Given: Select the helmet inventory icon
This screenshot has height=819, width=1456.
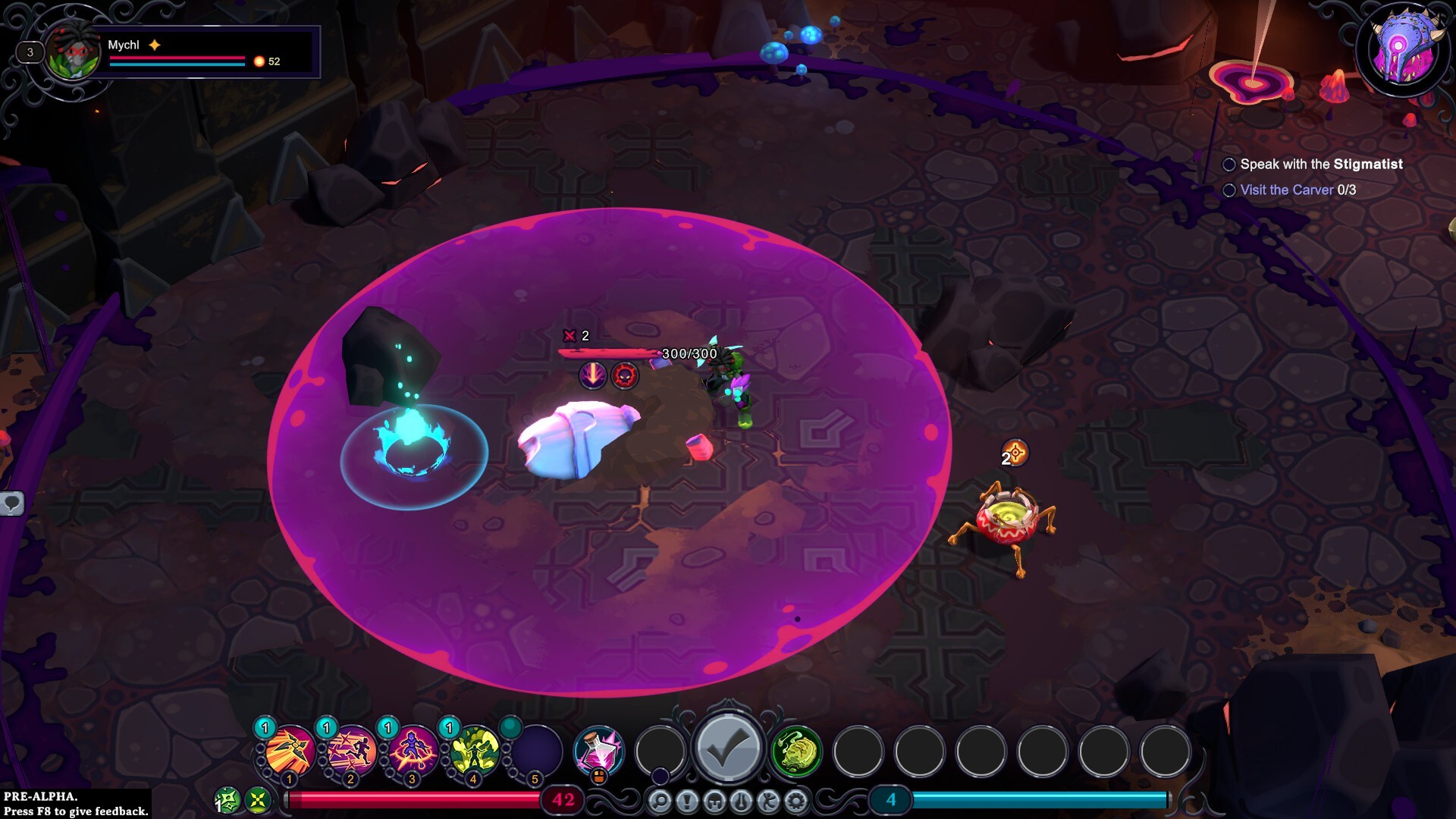Looking at the screenshot, I should pos(715,800).
